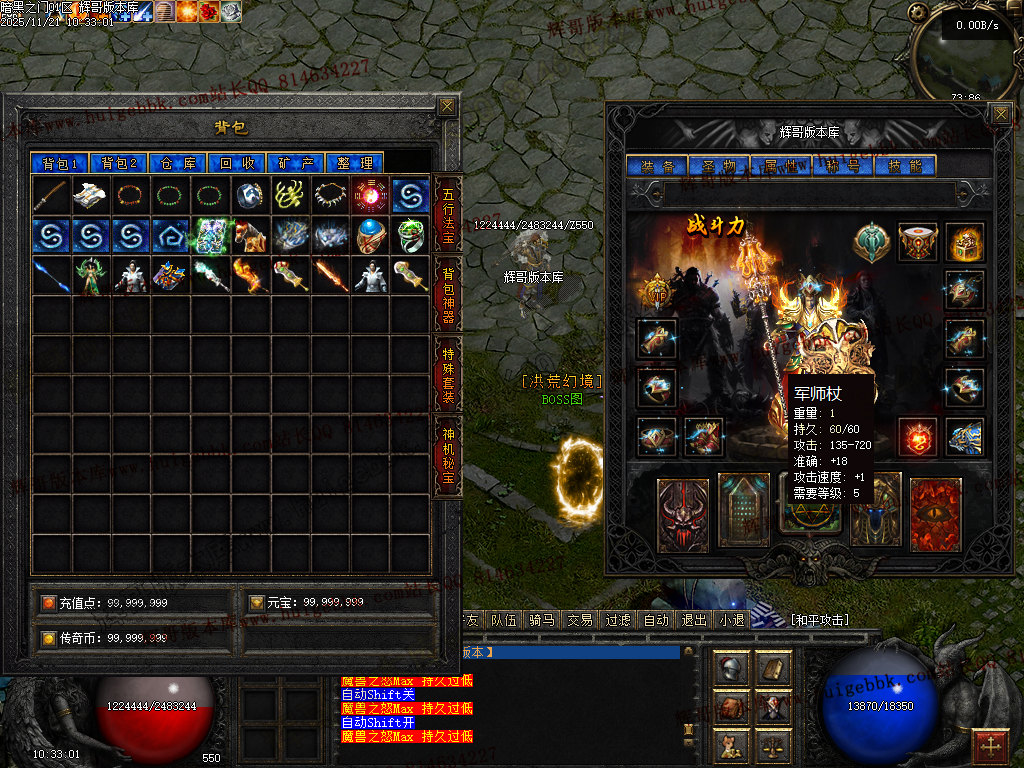
Task: Open the 技能 skills tab
Action: (x=903, y=166)
